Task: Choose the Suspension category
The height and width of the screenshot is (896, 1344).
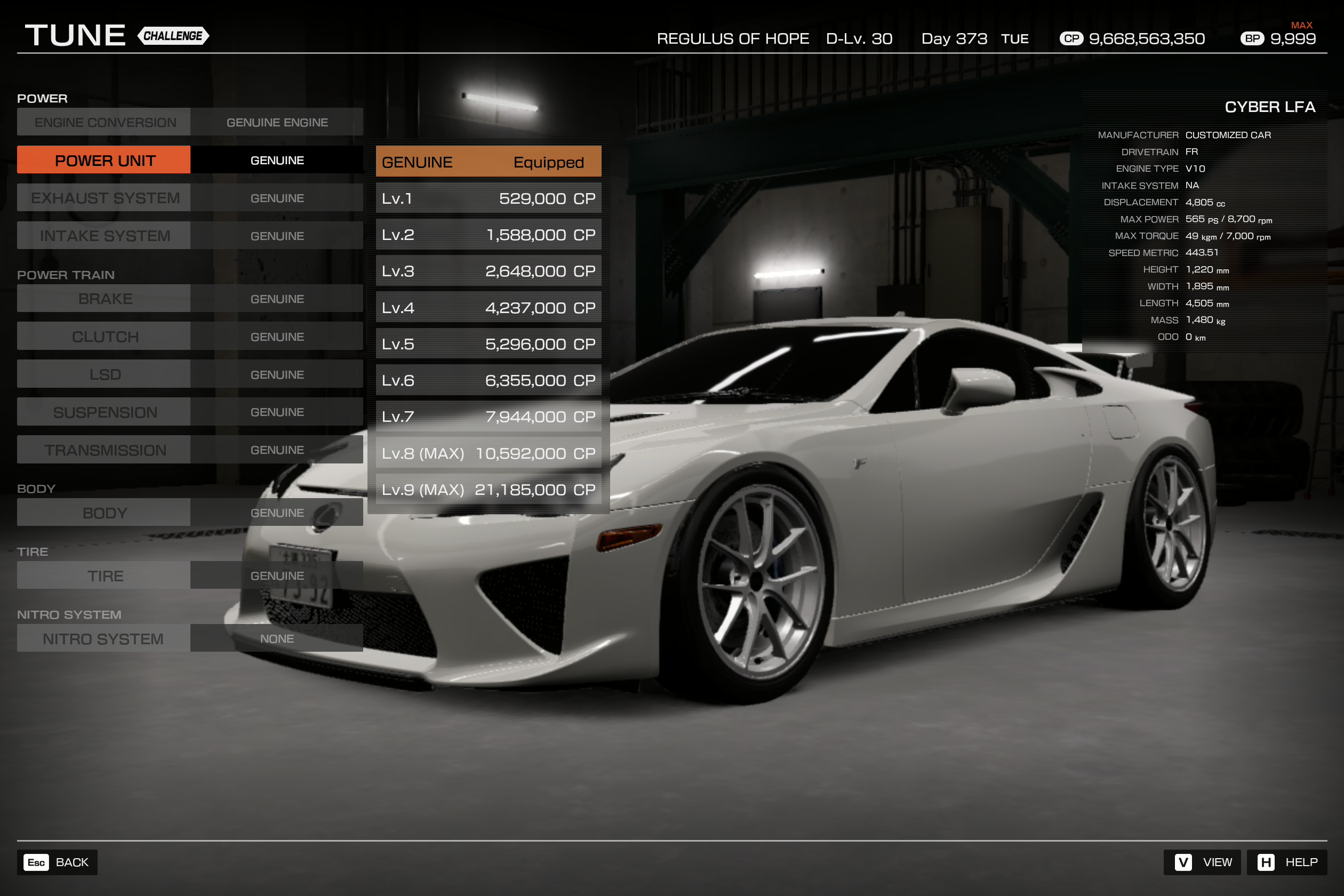Action: (x=105, y=412)
